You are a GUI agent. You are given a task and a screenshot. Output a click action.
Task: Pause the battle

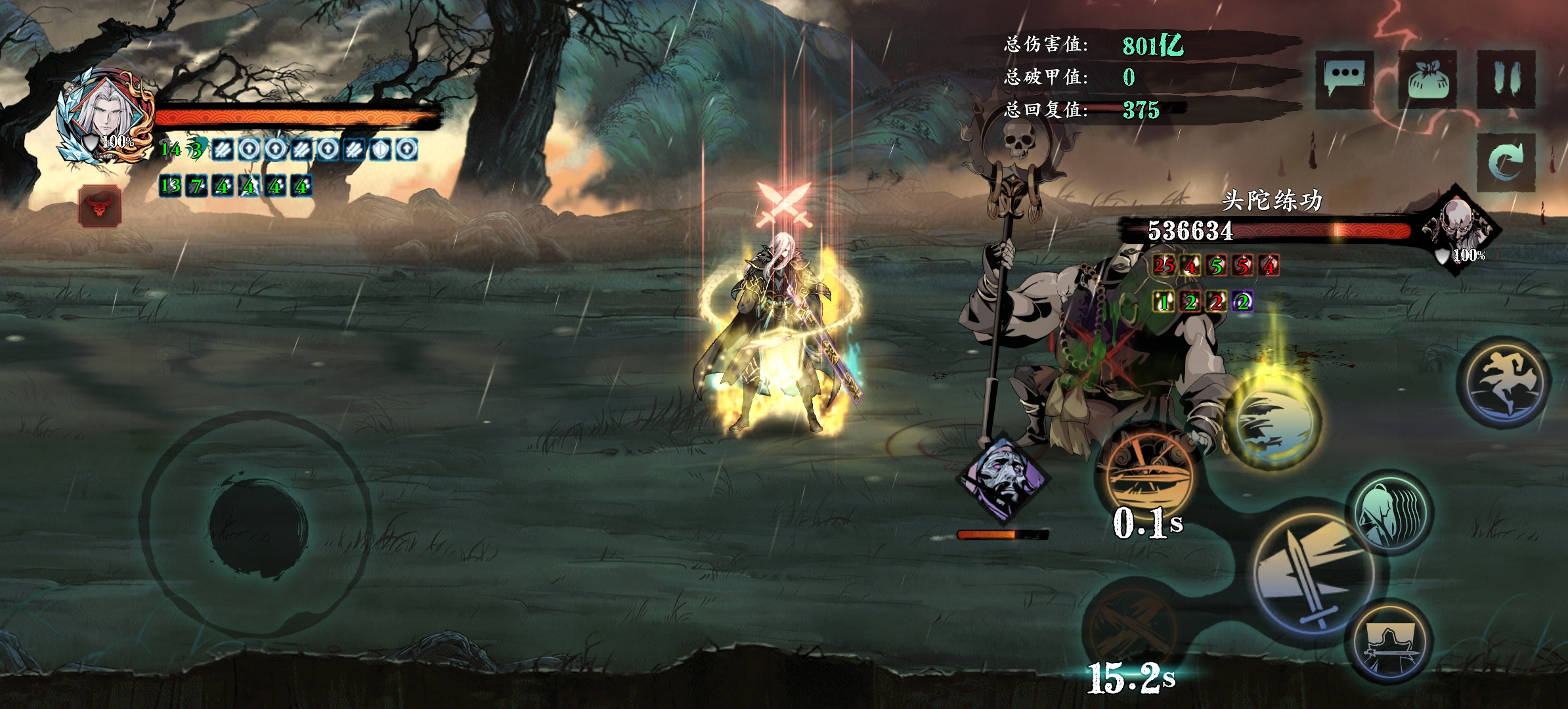1506,79
